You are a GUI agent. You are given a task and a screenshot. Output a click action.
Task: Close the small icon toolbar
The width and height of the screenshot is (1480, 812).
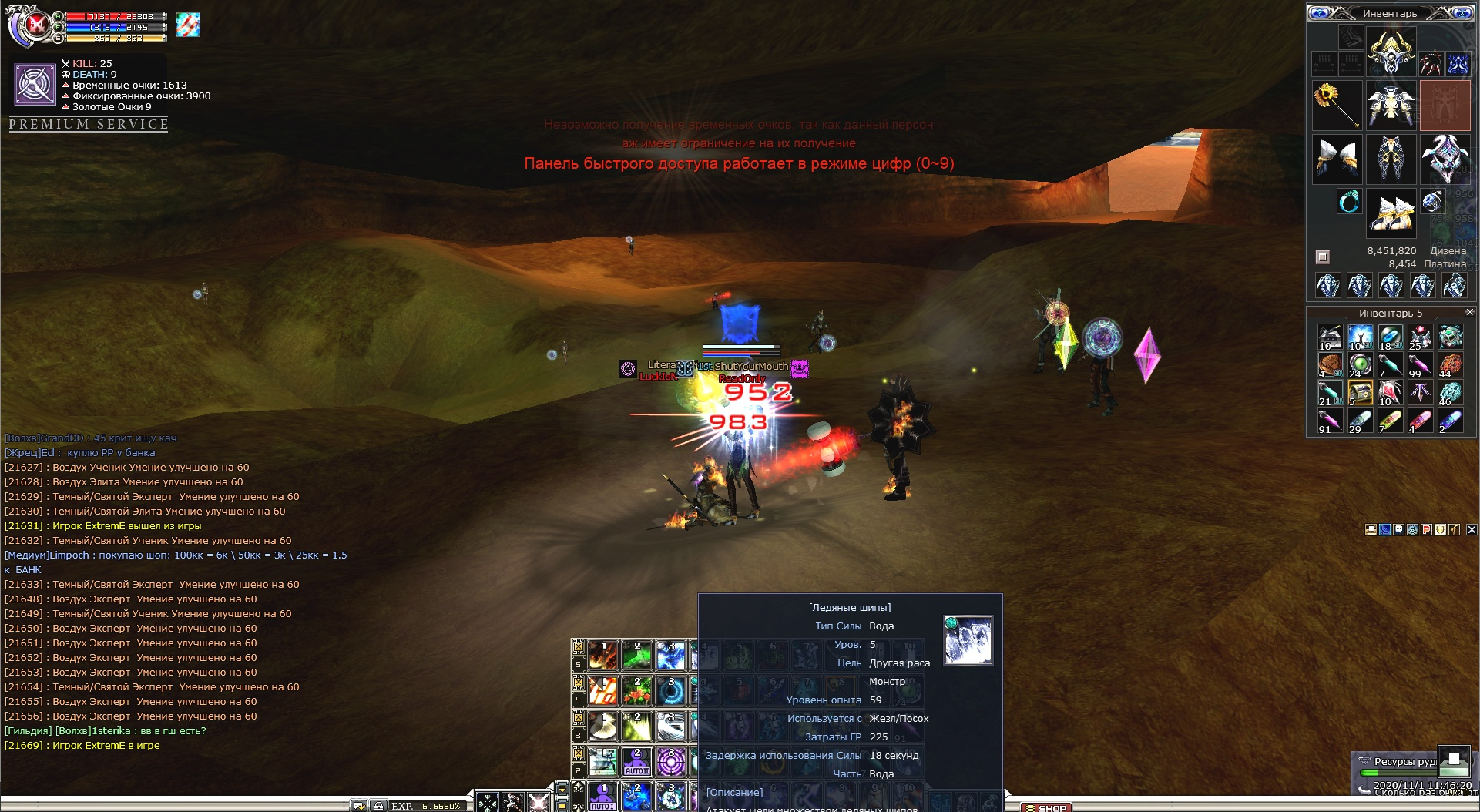pos(1472,529)
